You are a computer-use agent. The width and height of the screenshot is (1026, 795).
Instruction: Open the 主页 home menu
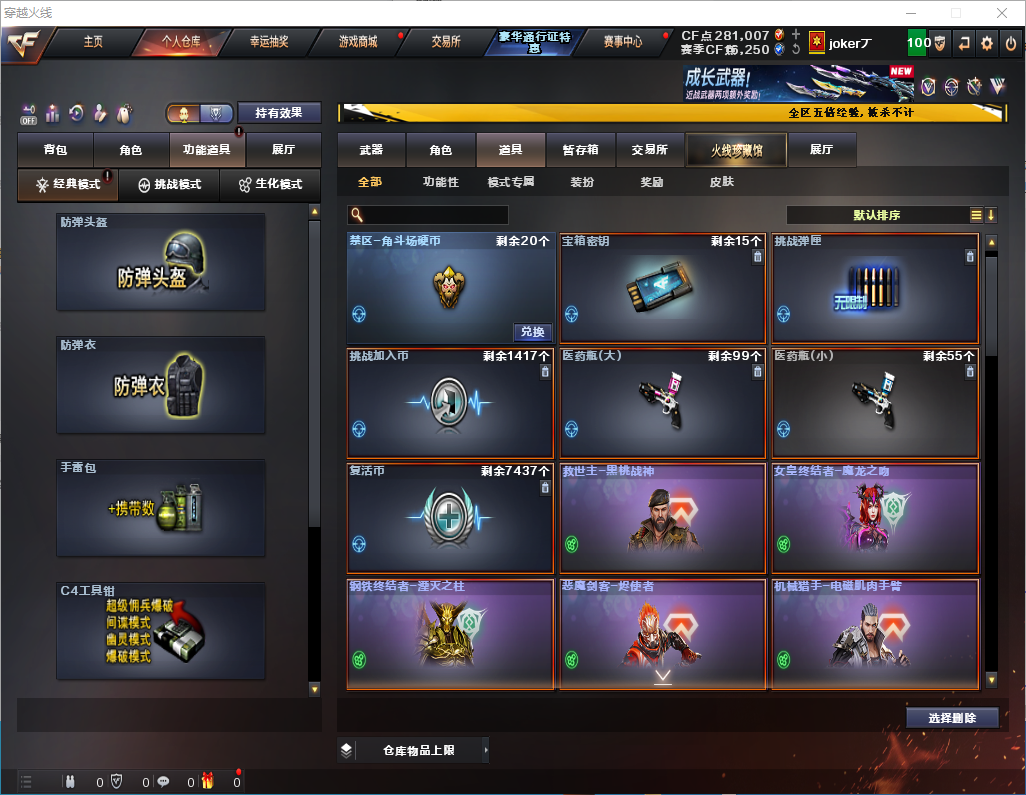[x=93, y=42]
